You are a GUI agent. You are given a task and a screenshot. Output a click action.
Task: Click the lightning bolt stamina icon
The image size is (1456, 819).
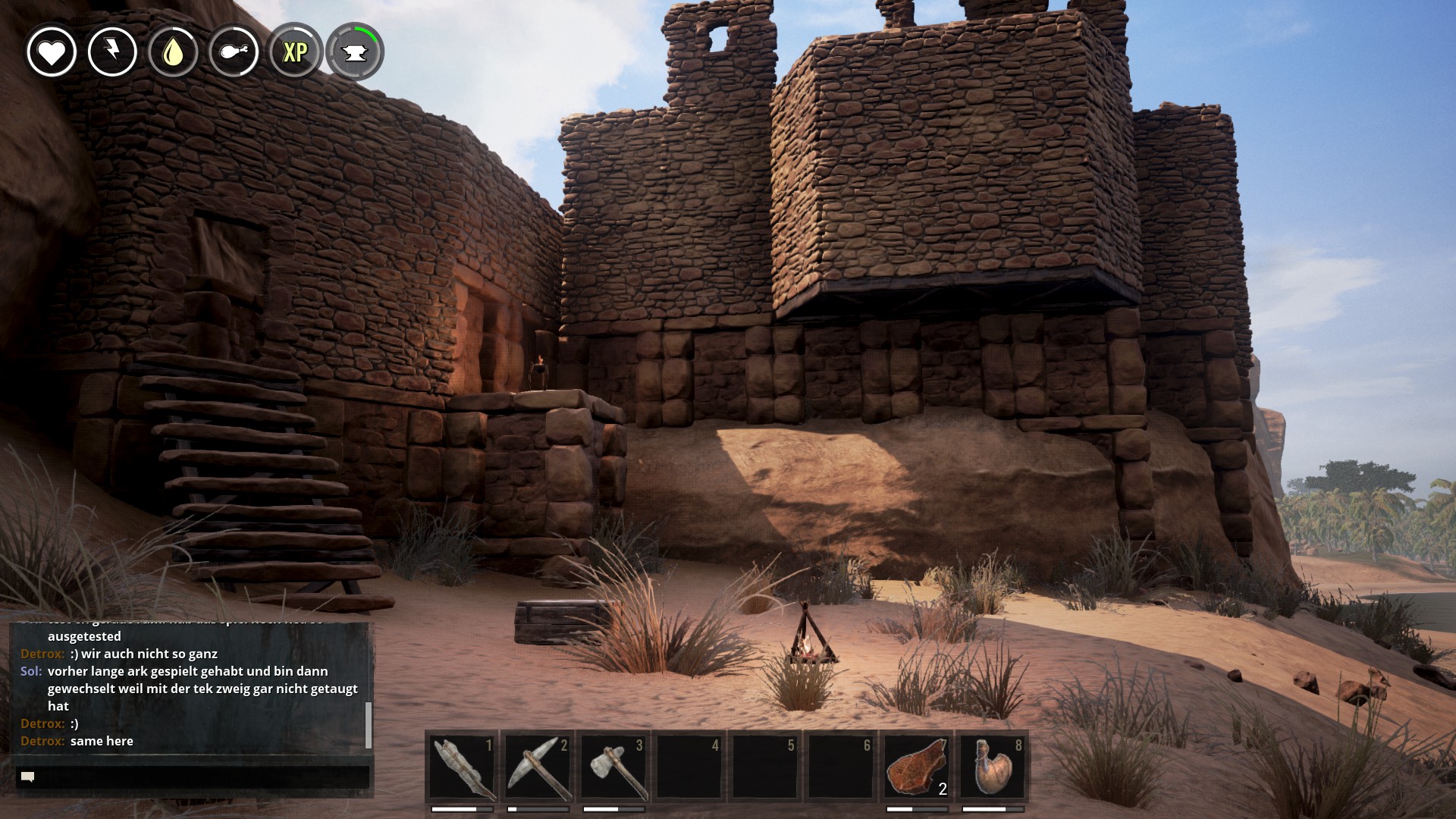[x=112, y=52]
